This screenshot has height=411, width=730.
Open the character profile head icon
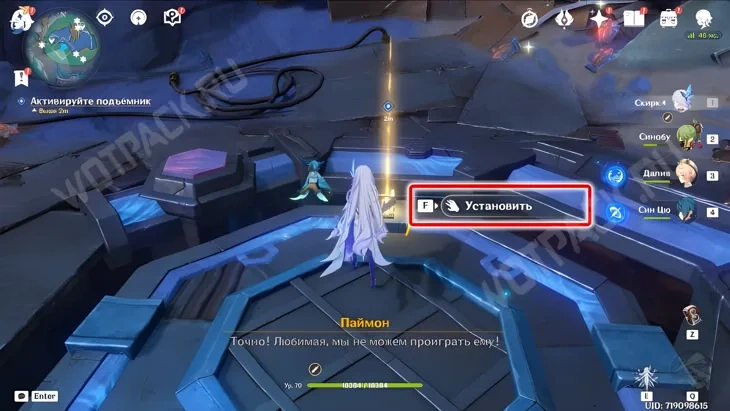click(704, 18)
